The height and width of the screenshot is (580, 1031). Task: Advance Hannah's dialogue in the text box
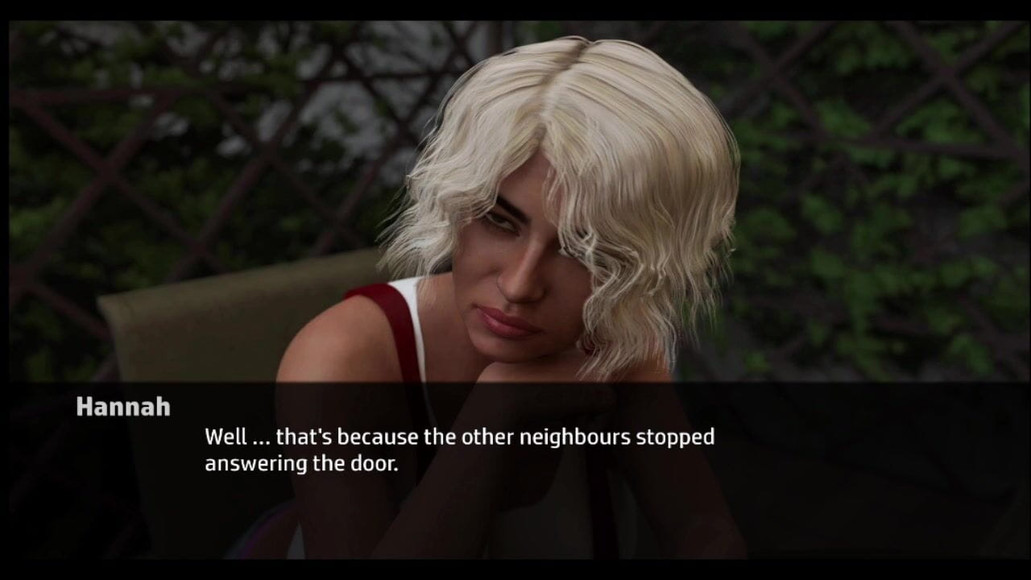pyautogui.click(x=459, y=451)
